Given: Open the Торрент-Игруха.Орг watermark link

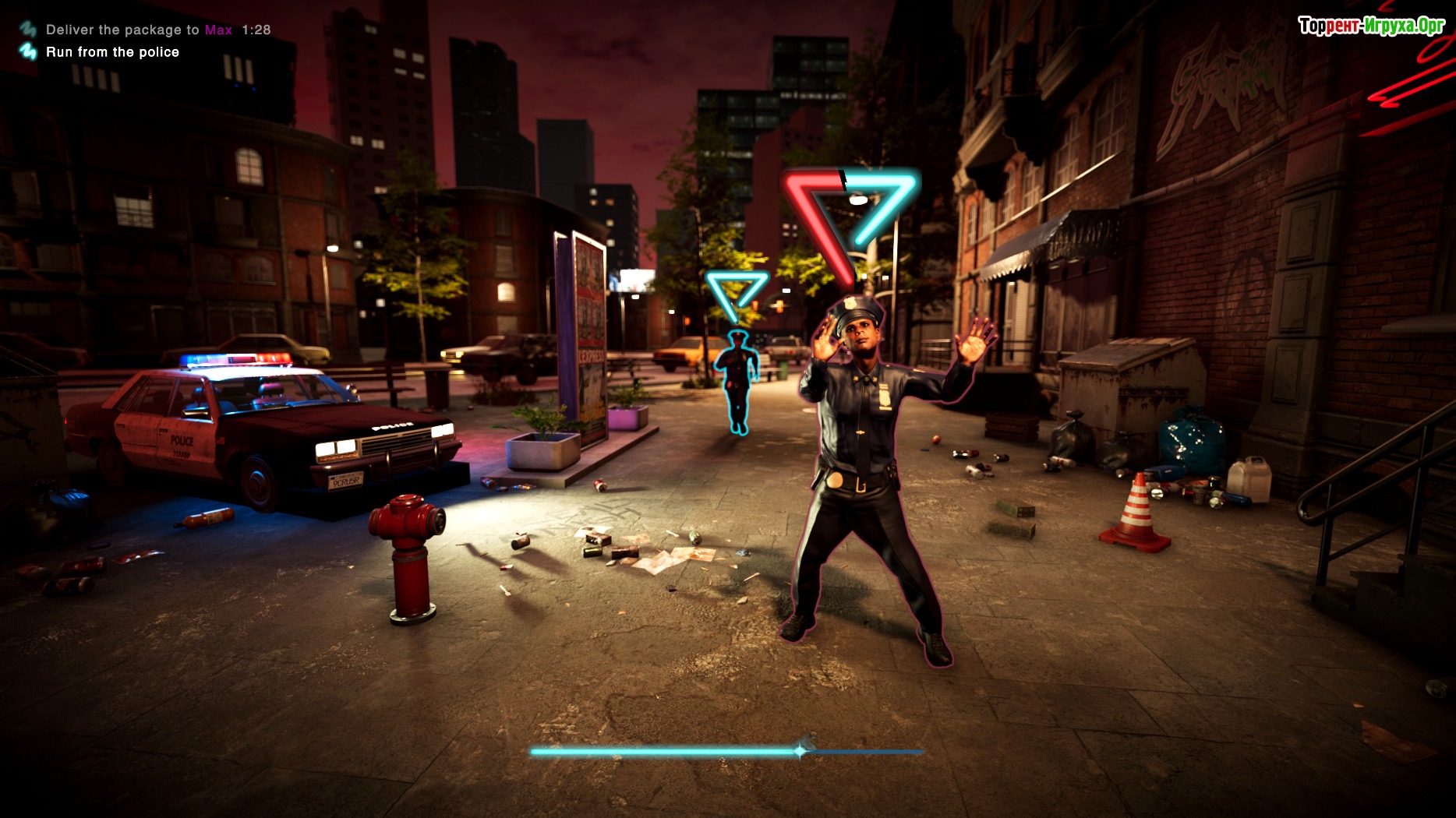Looking at the screenshot, I should (x=1371, y=26).
